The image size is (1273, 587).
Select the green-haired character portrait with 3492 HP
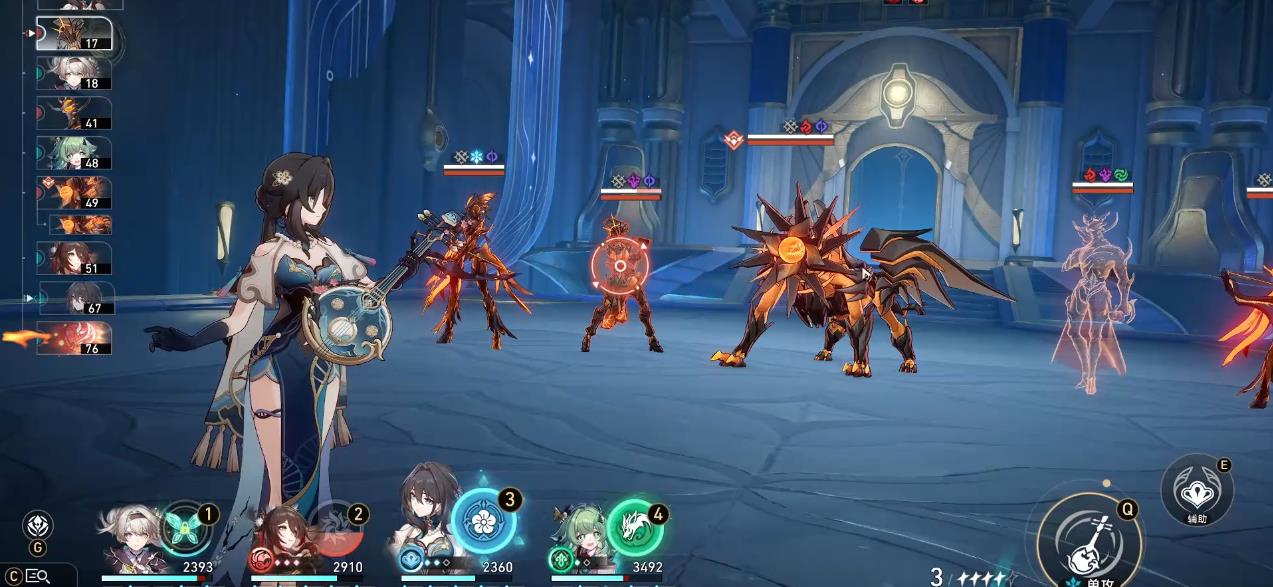578,541
